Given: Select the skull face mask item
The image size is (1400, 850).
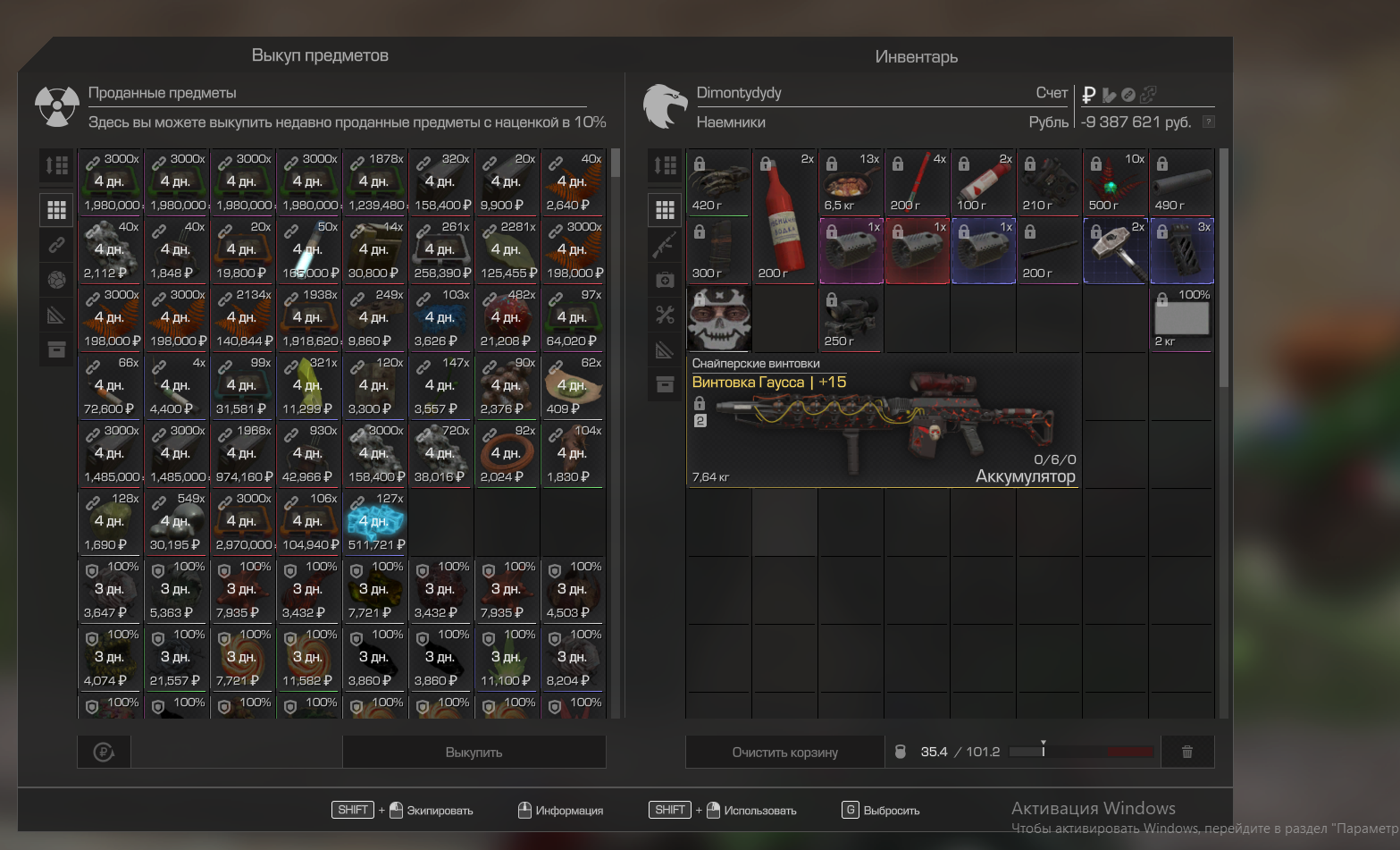Looking at the screenshot, I should (719, 319).
